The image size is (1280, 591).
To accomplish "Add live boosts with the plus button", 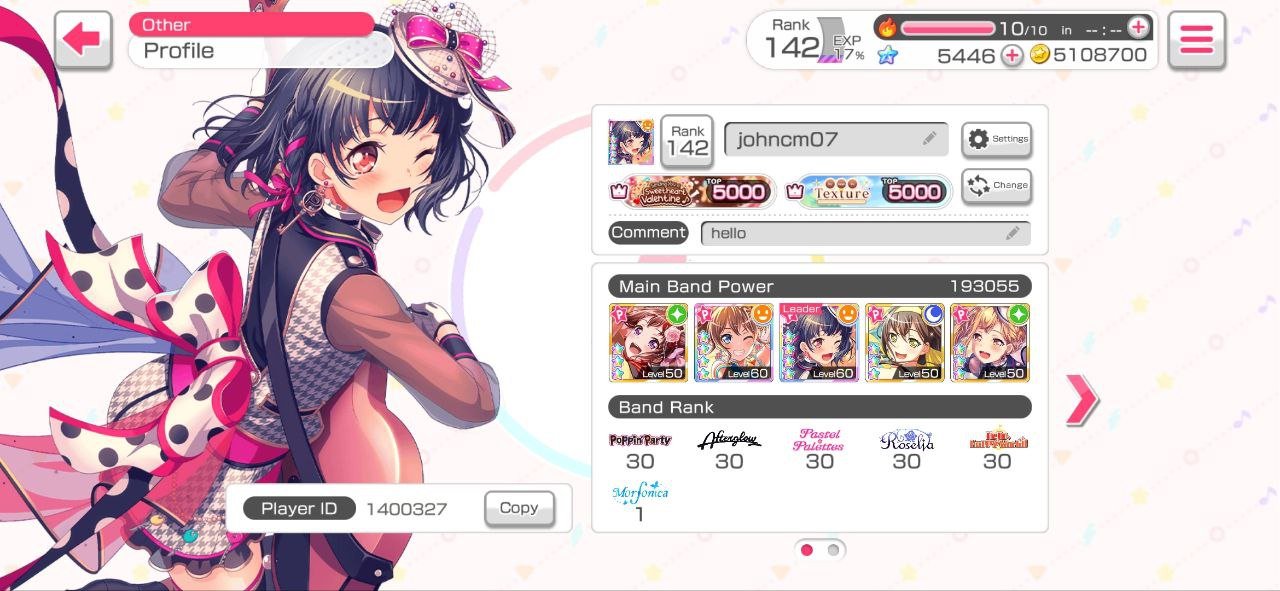I will pos(1138,28).
